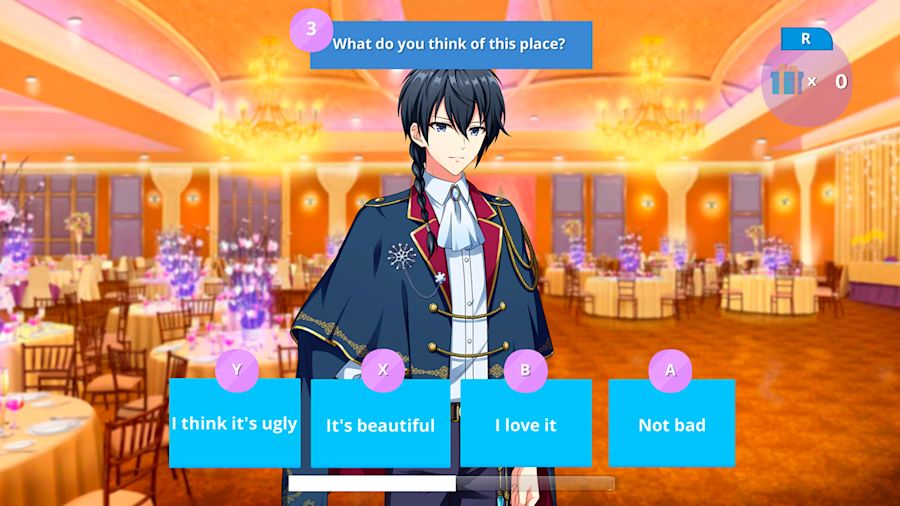Use the gift box item icon
This screenshot has height=506, width=900.
[x=787, y=81]
